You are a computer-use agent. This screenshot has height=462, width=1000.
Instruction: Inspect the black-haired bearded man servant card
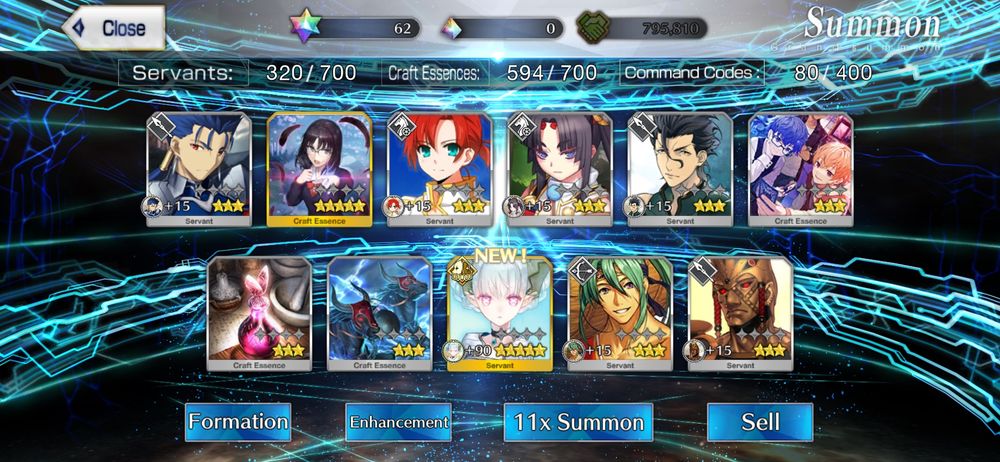coord(680,170)
